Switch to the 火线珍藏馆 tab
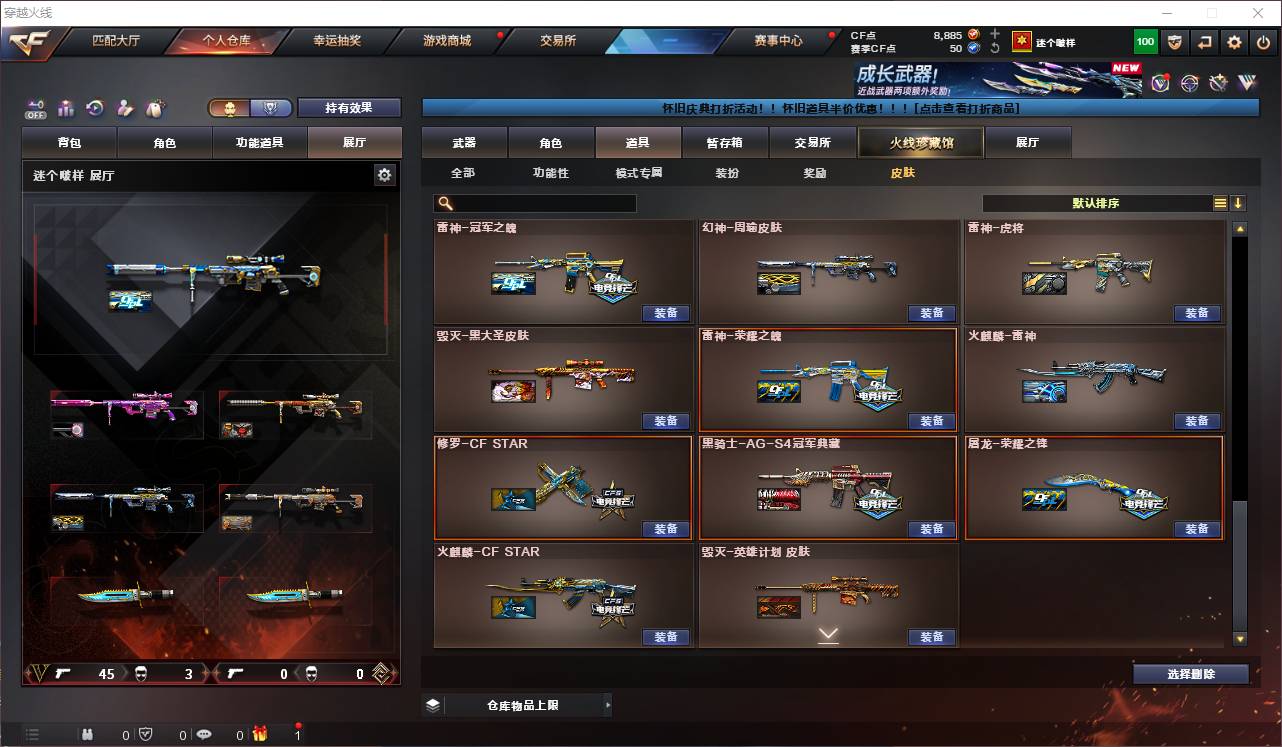Screen dimensions: 1282x747 920,142
